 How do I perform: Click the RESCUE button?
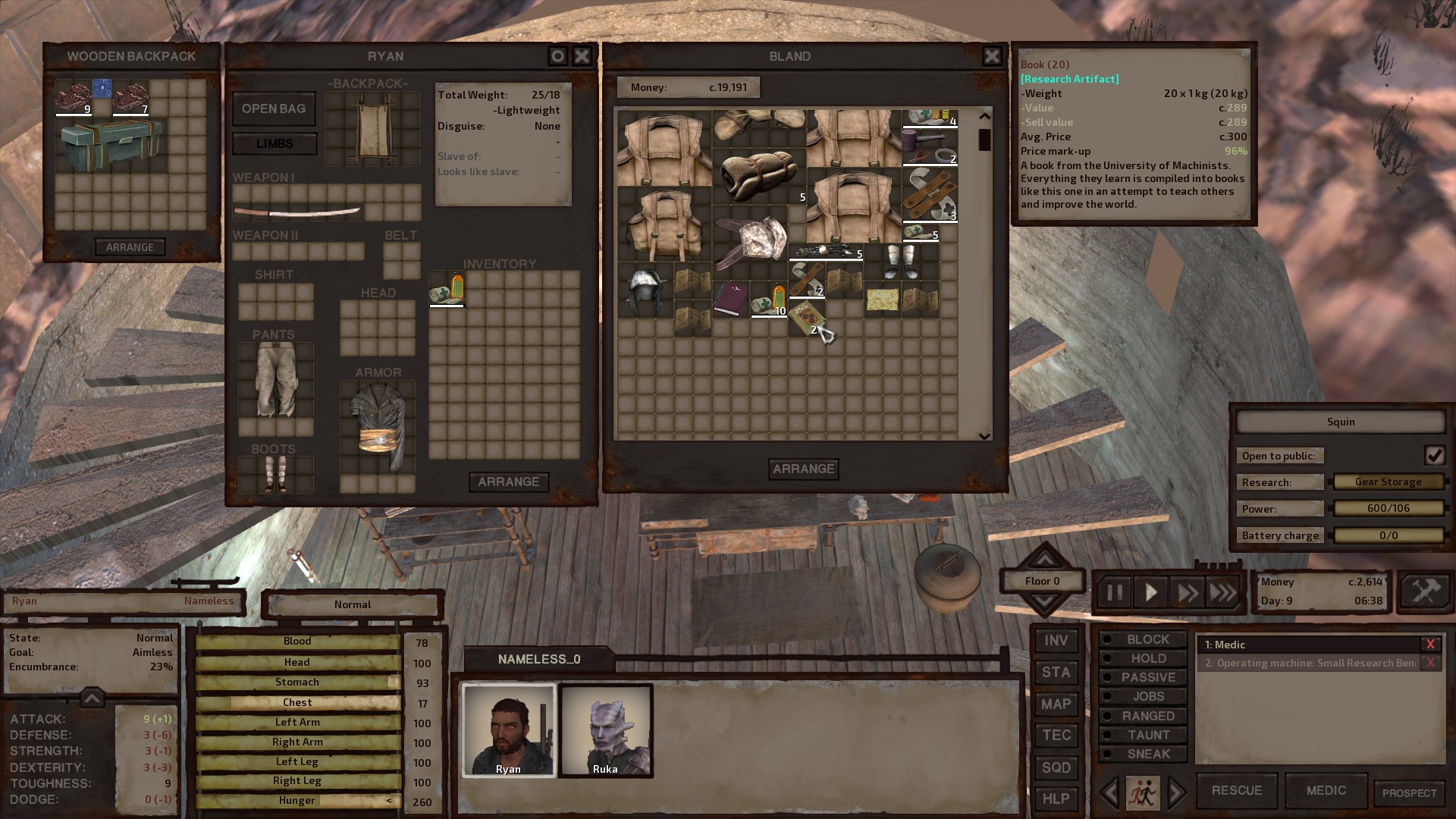(x=1236, y=790)
